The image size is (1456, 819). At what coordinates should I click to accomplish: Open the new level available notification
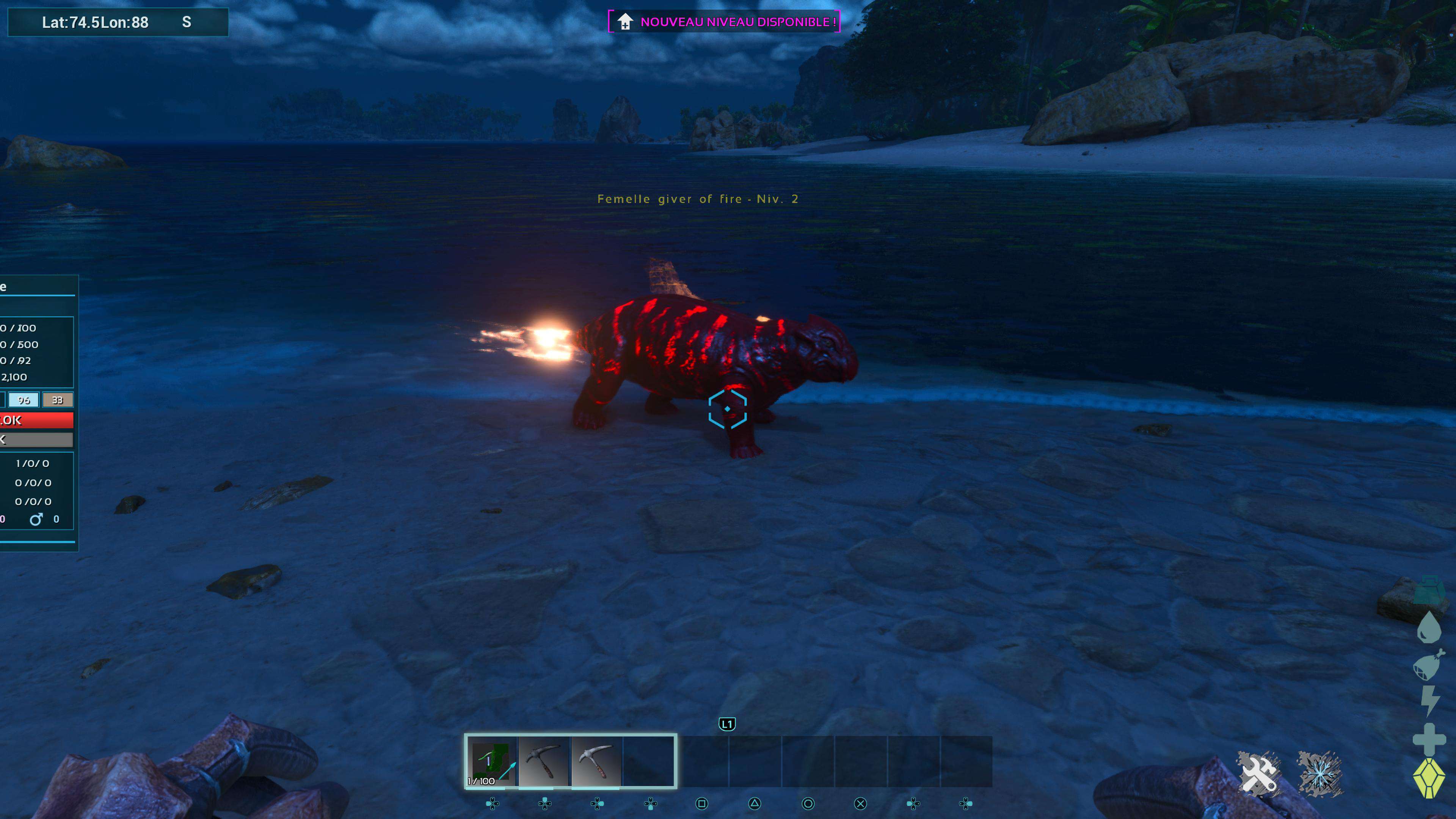[724, 22]
